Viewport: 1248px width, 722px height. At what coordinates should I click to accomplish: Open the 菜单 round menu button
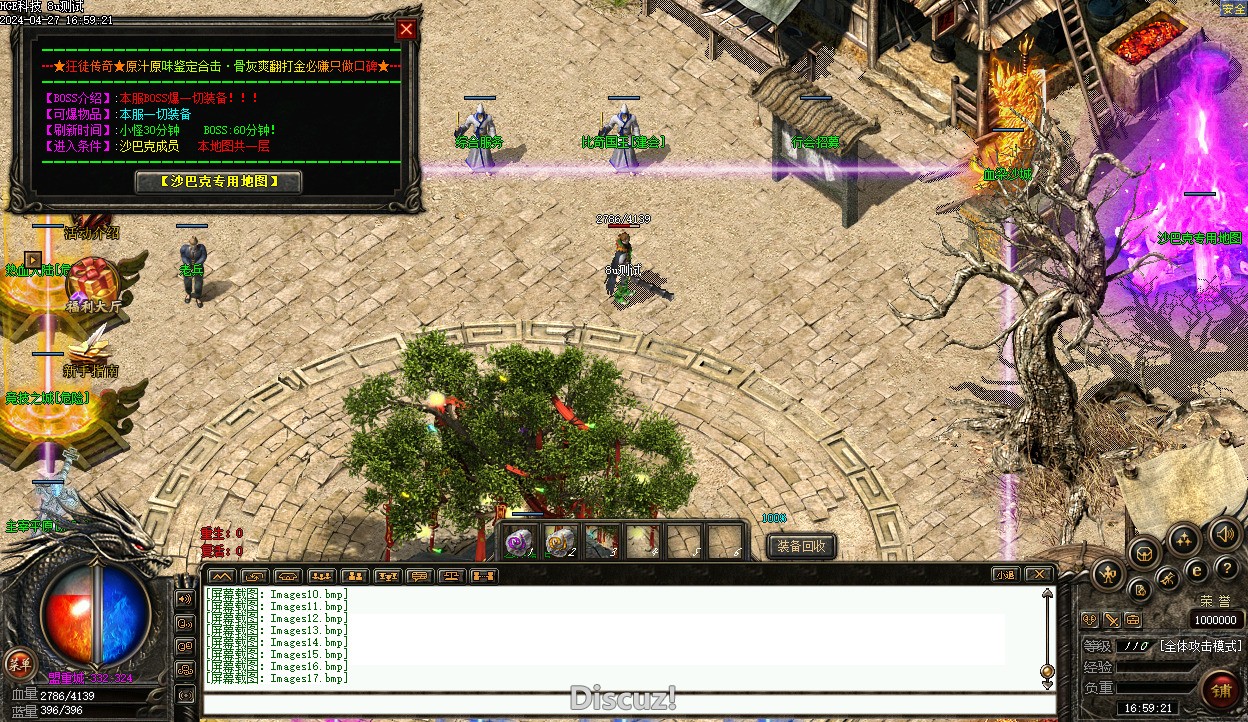[19, 662]
